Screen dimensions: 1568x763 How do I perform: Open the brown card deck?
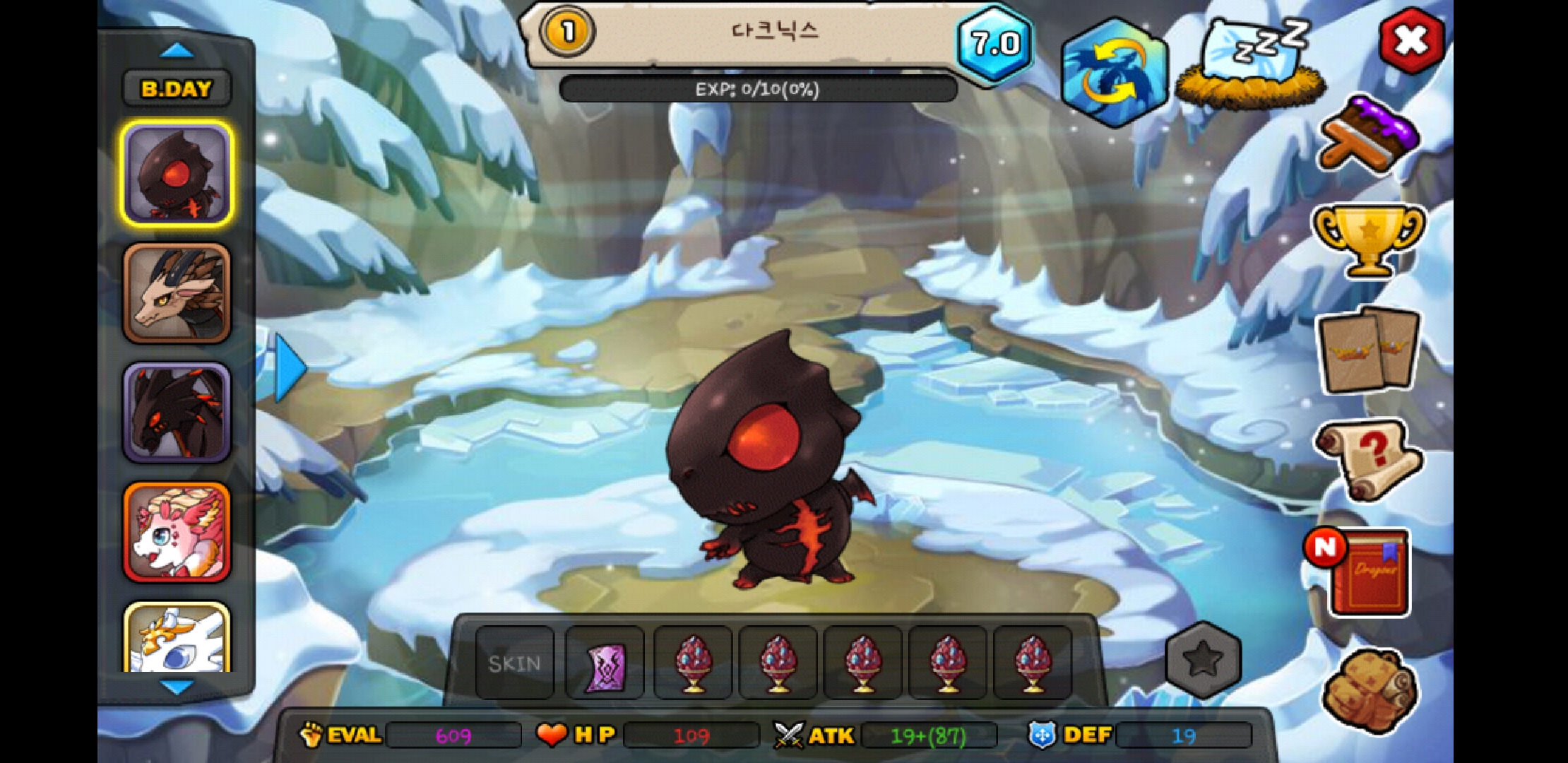(1369, 350)
